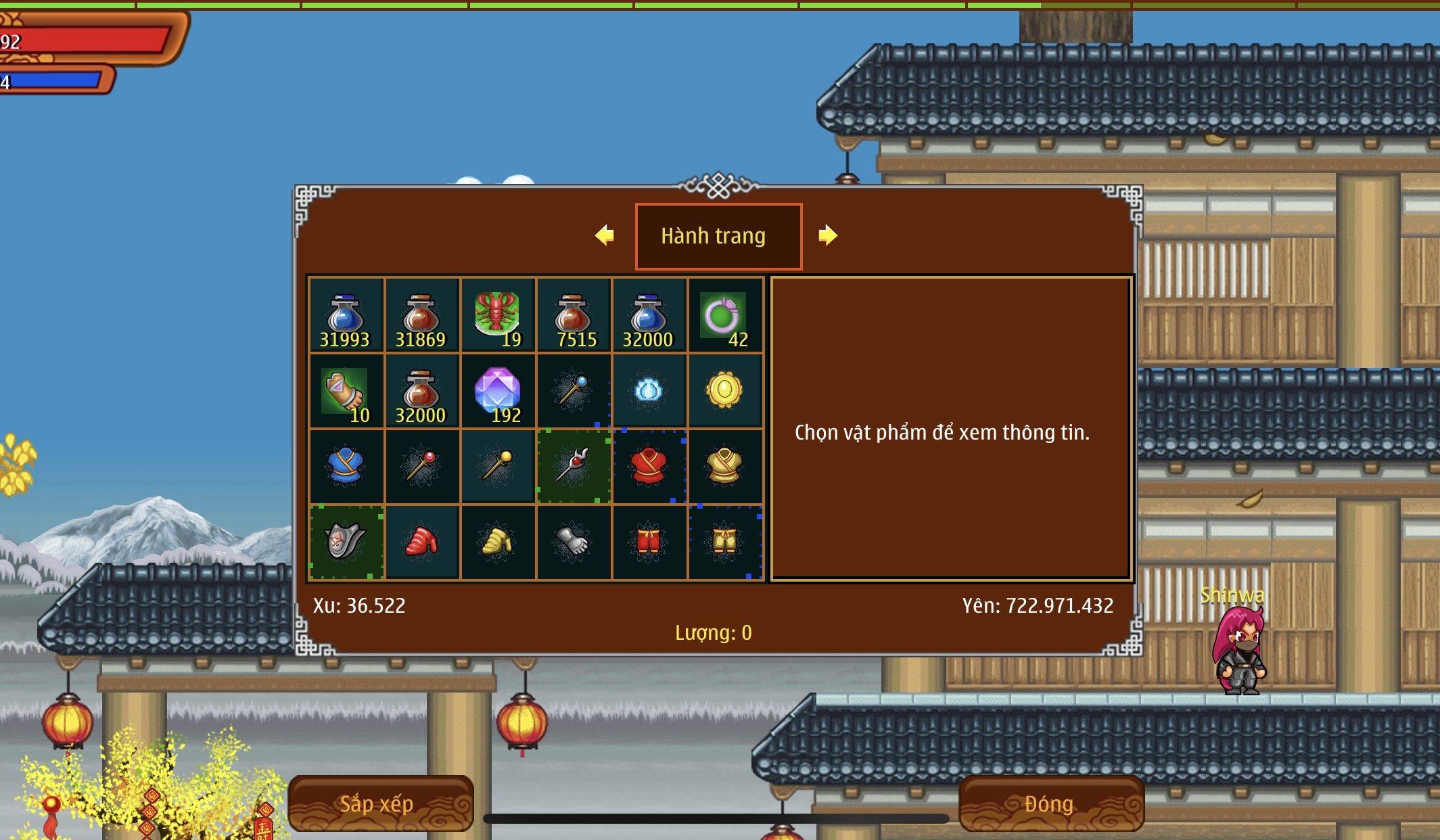The width and height of the screenshot is (1440, 840).
Task: Close the inventory with Đóng button
Action: tap(1050, 803)
